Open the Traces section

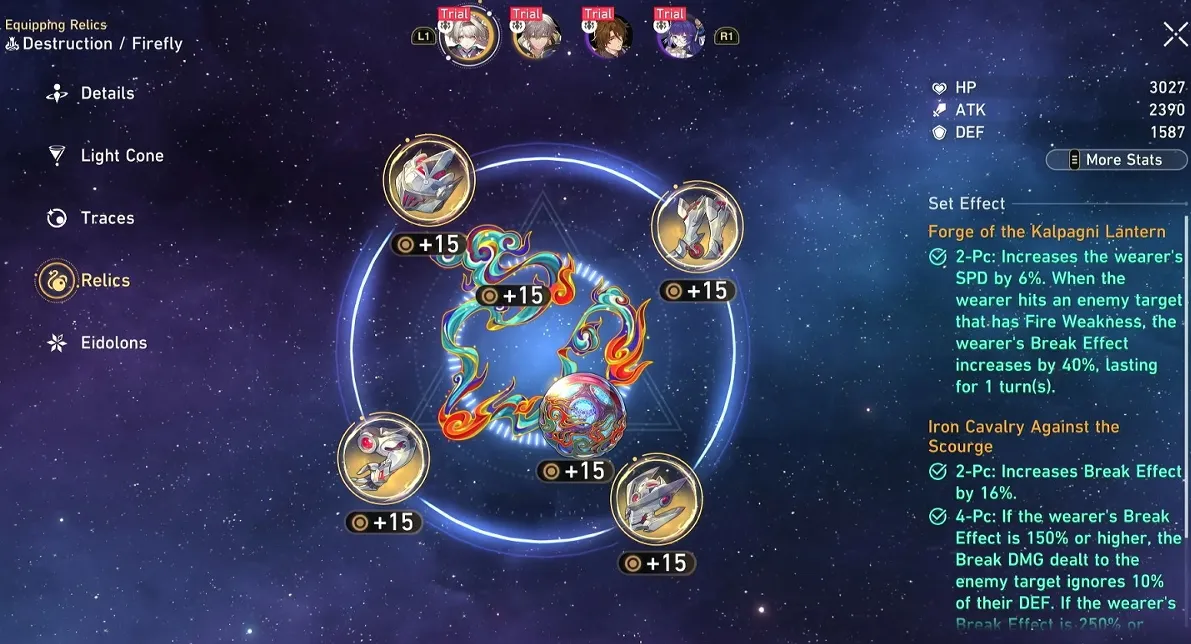pos(106,218)
